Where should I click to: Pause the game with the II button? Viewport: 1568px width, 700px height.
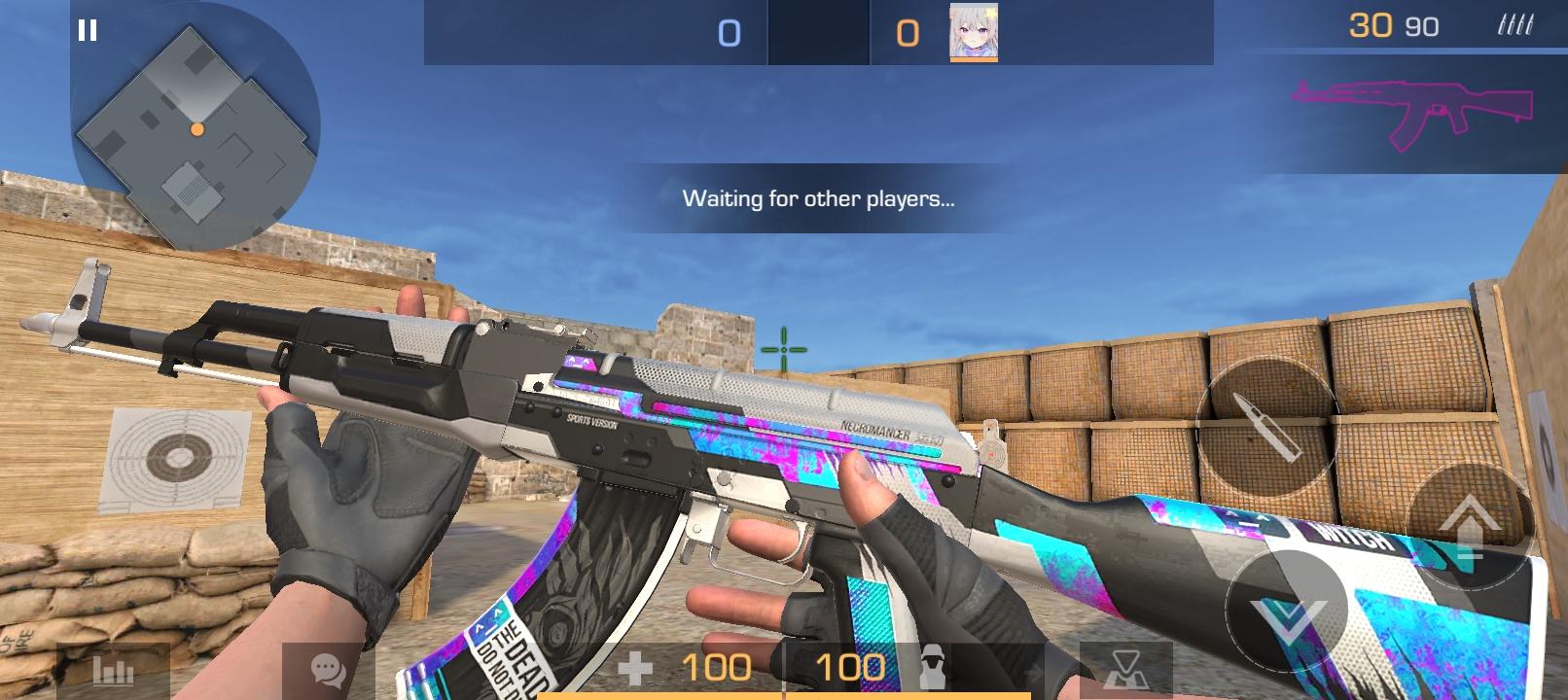click(x=87, y=32)
